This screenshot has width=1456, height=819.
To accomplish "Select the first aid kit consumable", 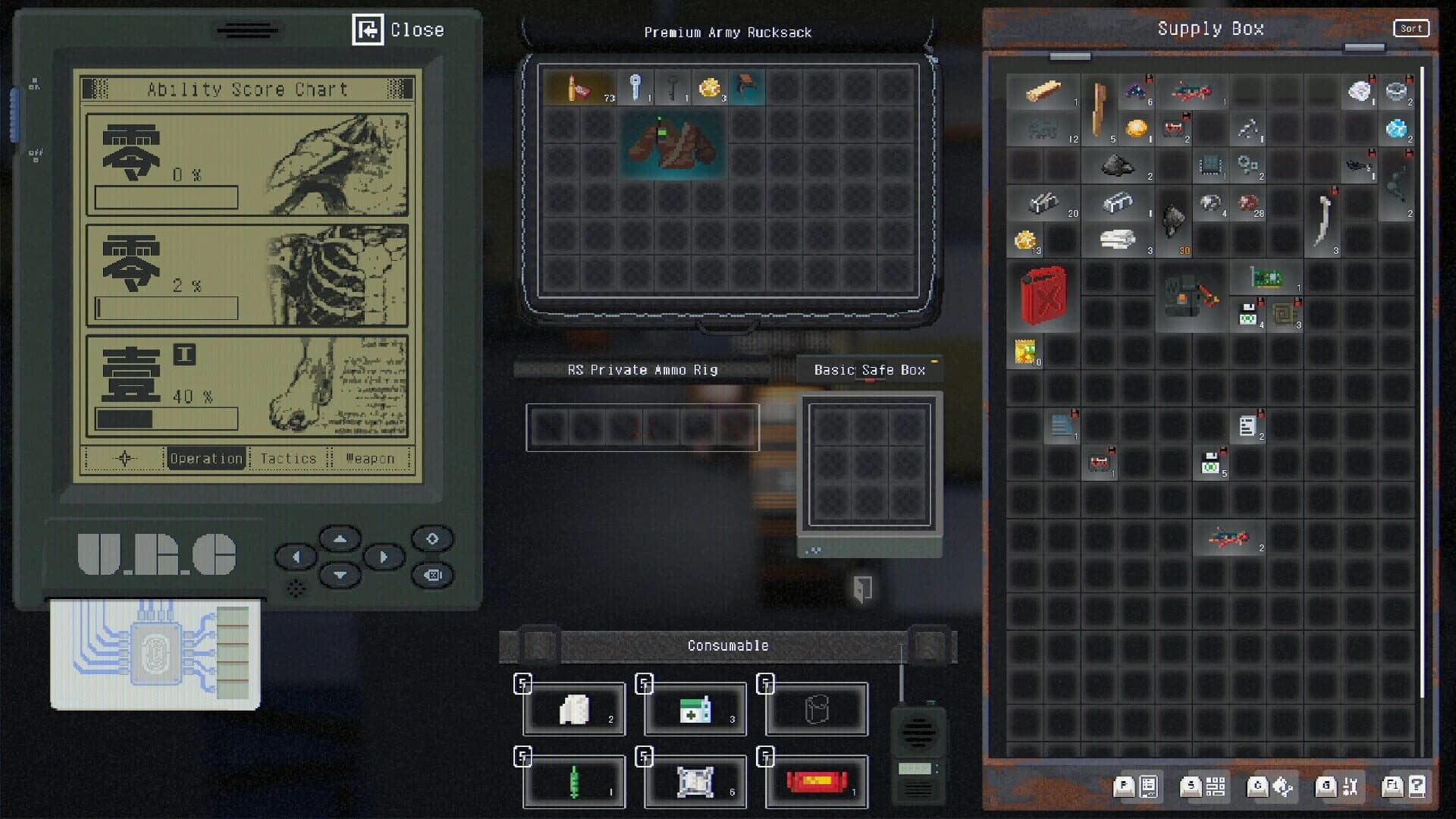I will pyautogui.click(x=694, y=707).
